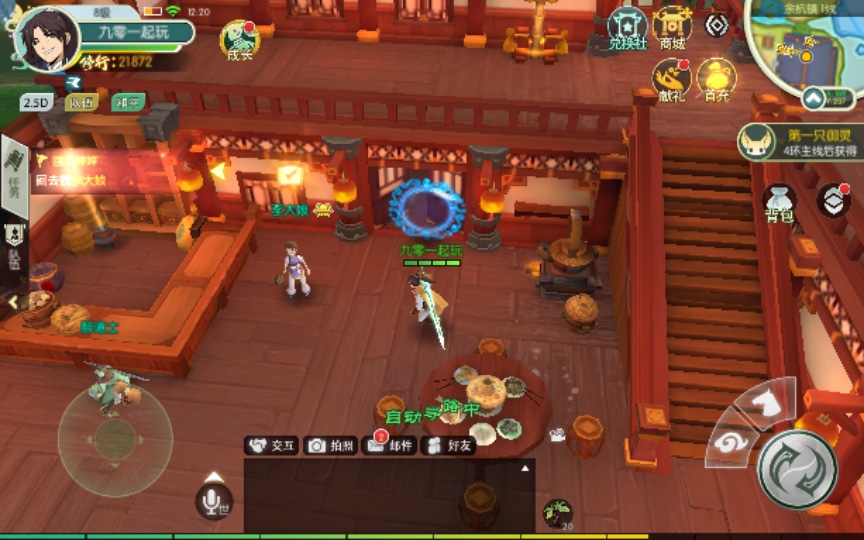Open the 背包 bag inventory

click(x=779, y=201)
